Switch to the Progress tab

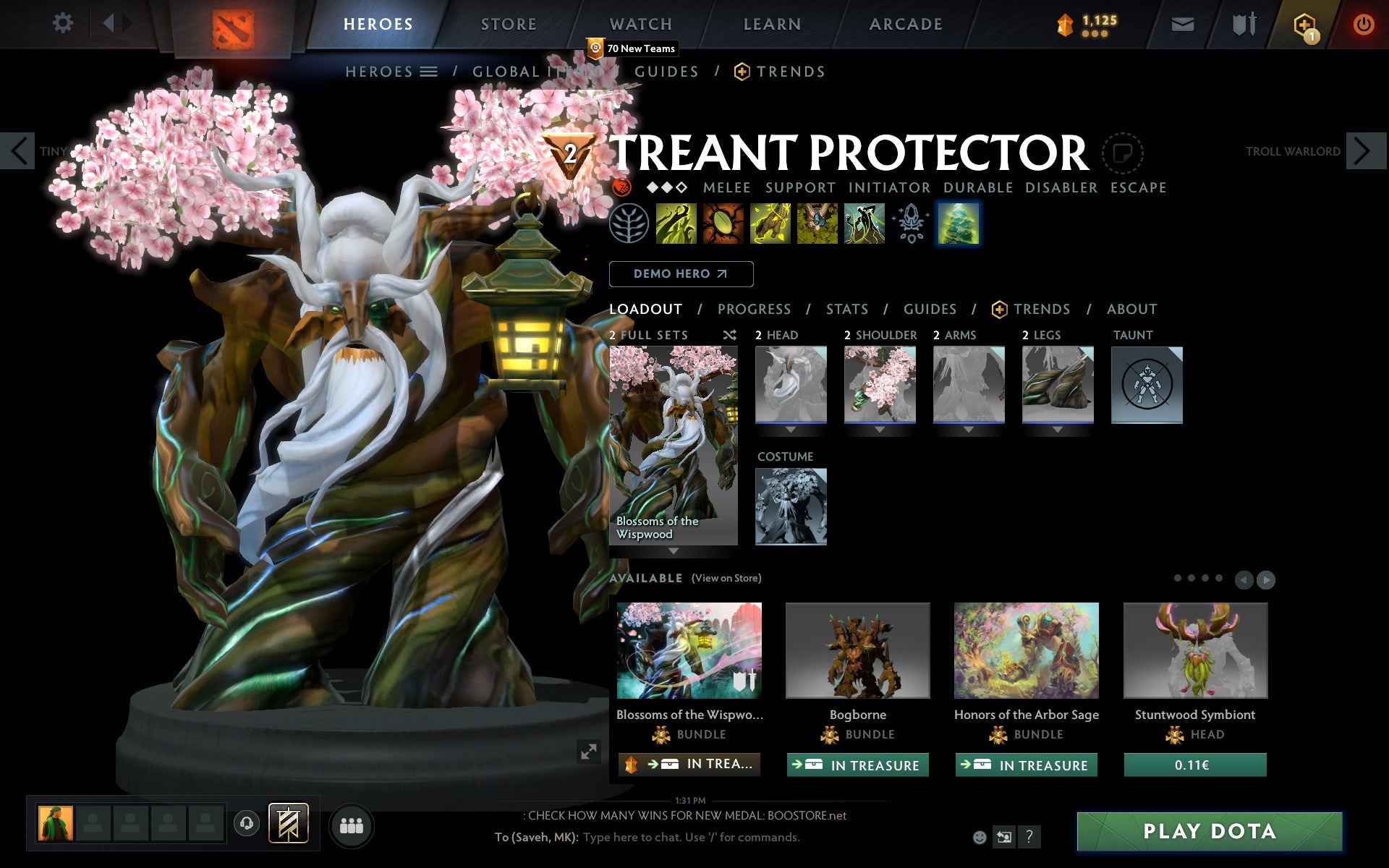755,309
